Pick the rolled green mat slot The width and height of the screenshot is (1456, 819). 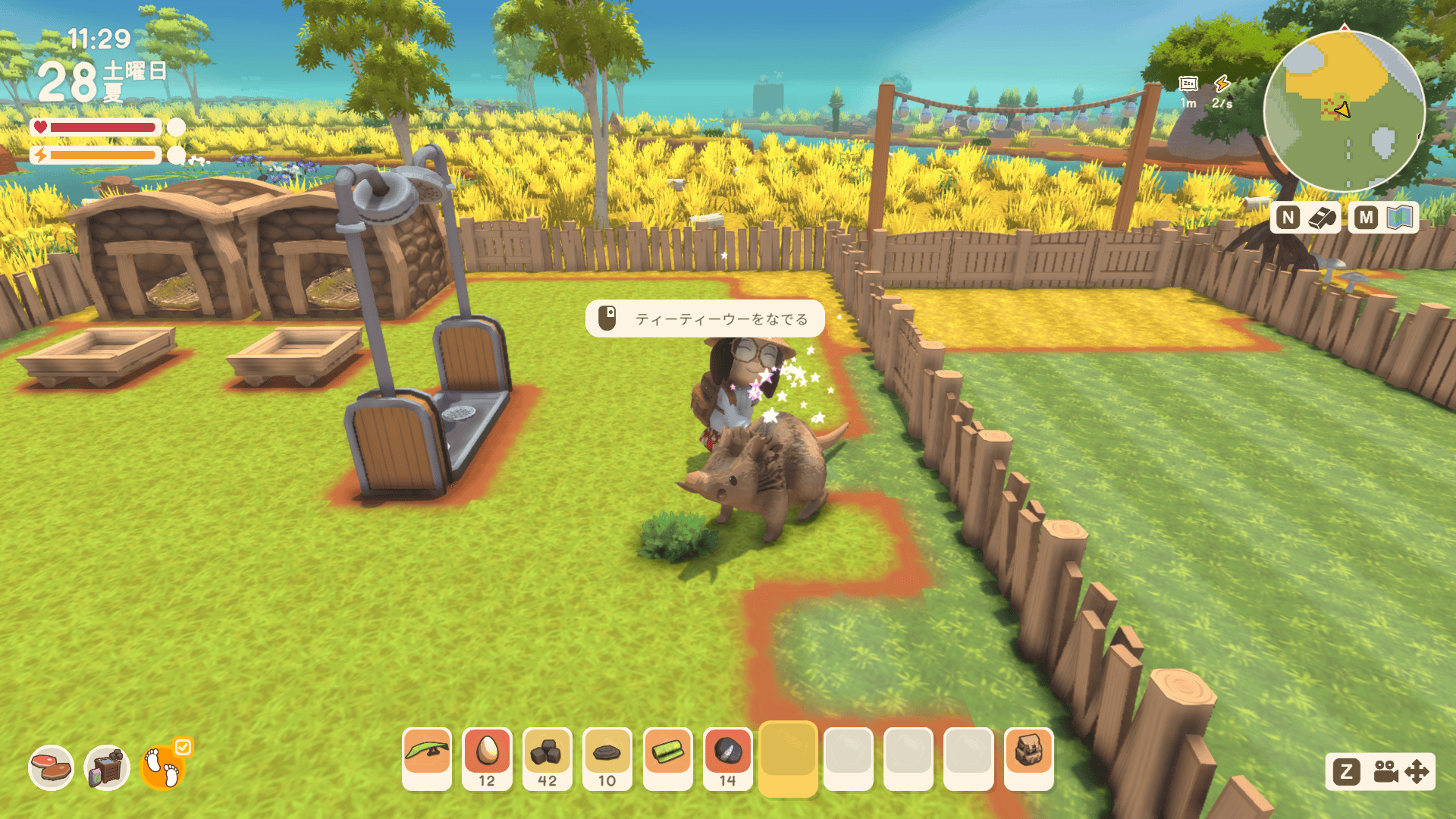(667, 758)
